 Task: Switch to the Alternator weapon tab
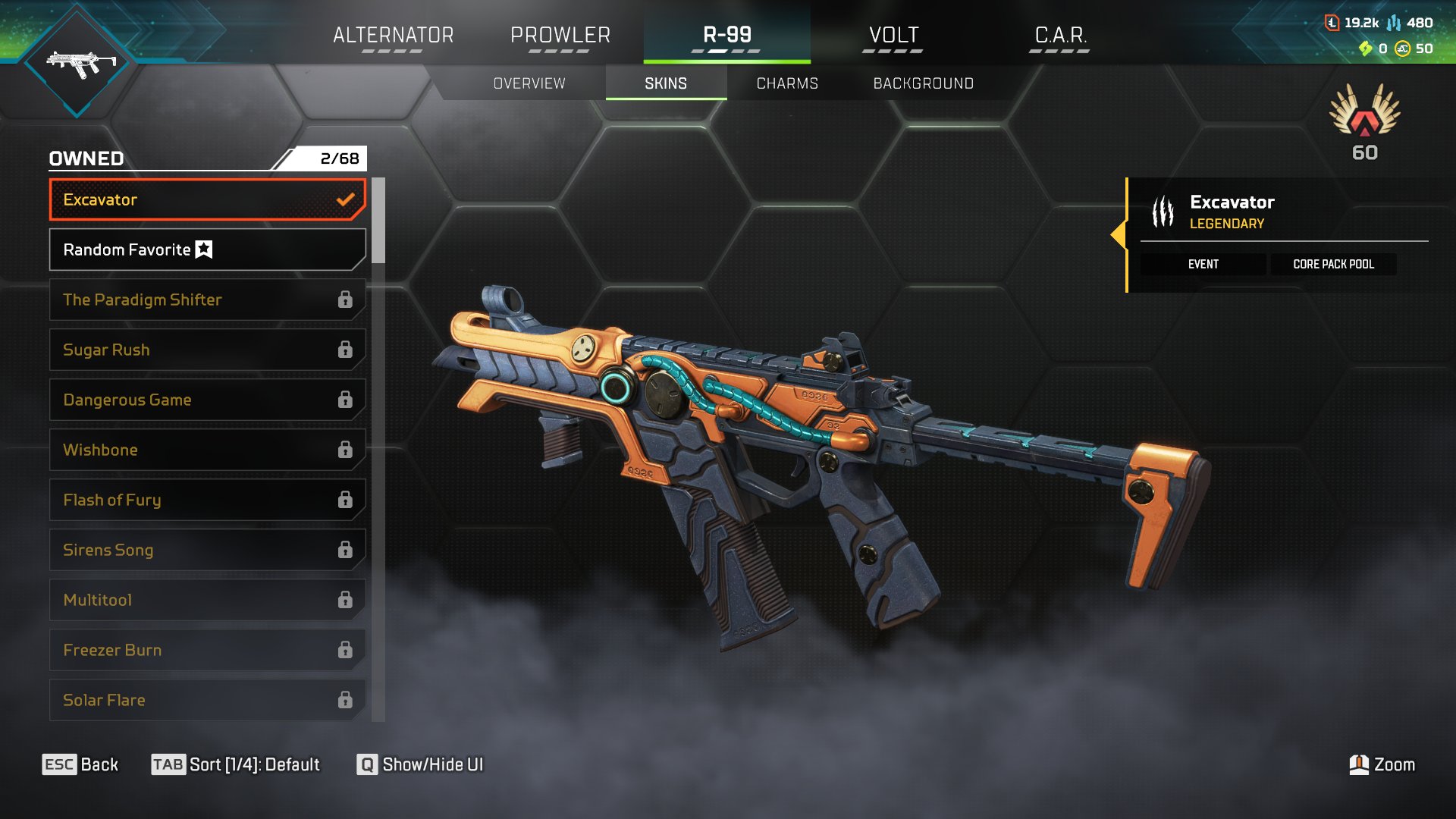click(x=393, y=35)
